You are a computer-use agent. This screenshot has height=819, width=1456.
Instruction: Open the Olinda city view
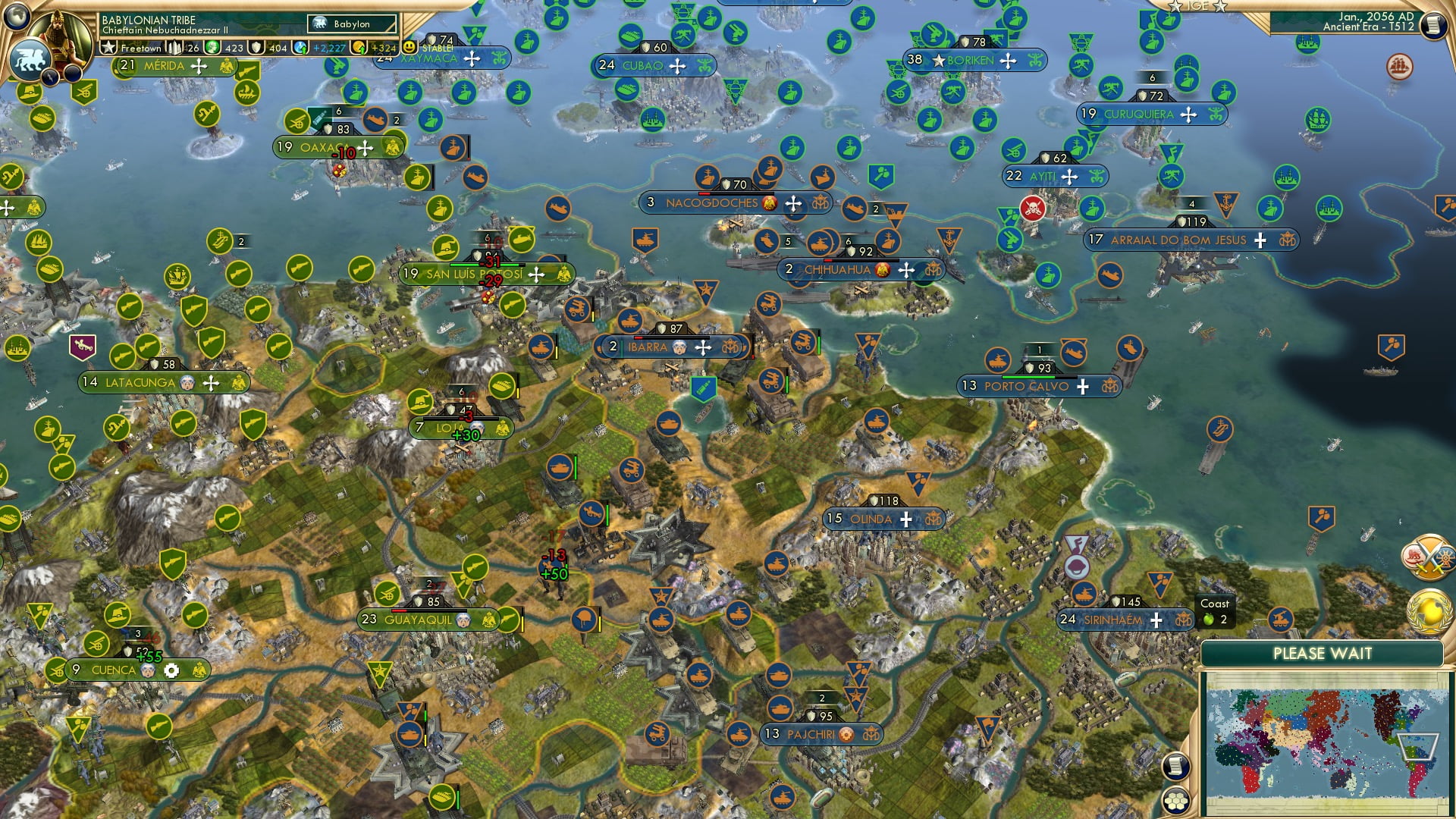[872, 519]
